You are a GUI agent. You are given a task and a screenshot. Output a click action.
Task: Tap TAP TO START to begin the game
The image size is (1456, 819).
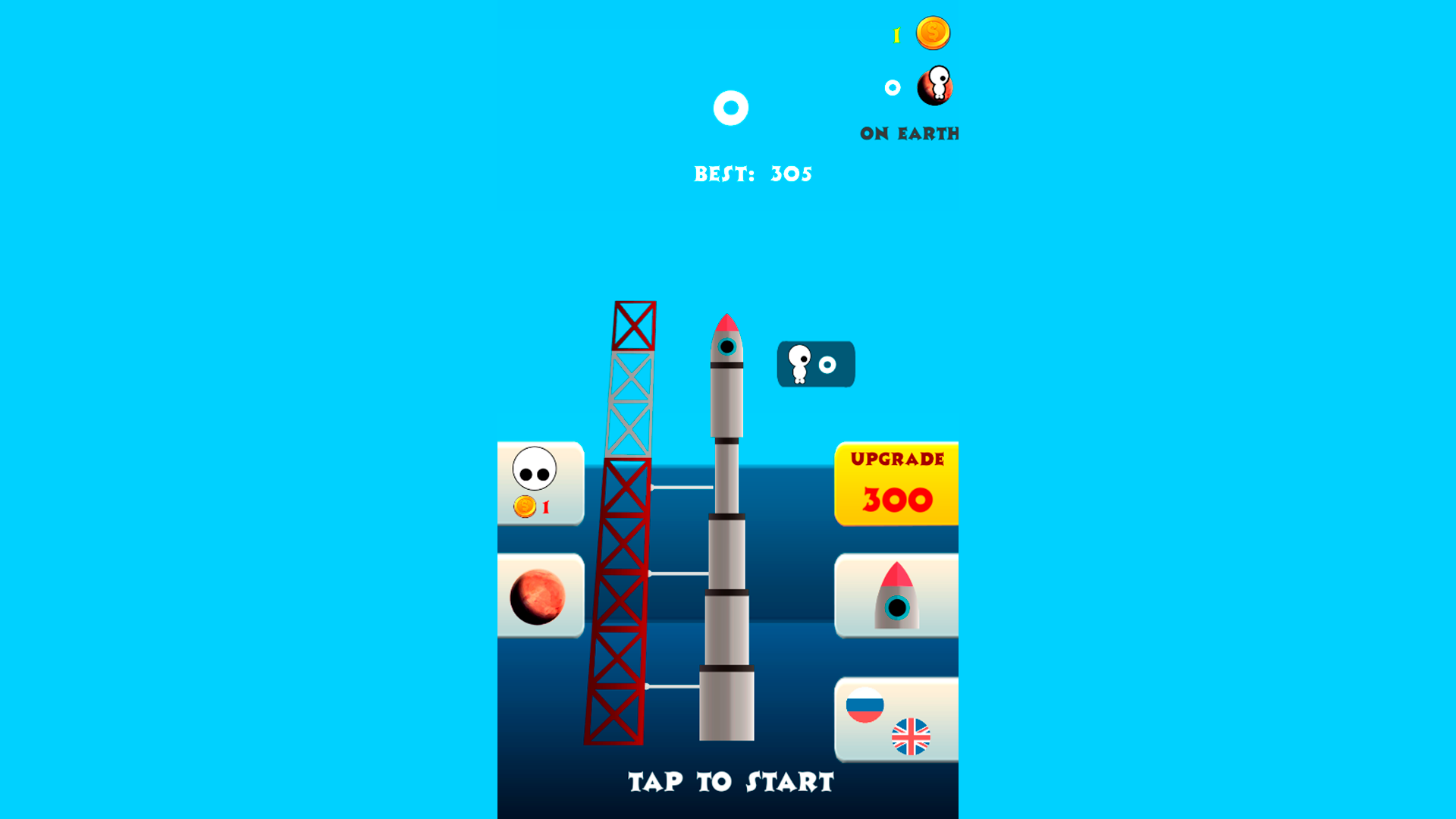click(729, 781)
